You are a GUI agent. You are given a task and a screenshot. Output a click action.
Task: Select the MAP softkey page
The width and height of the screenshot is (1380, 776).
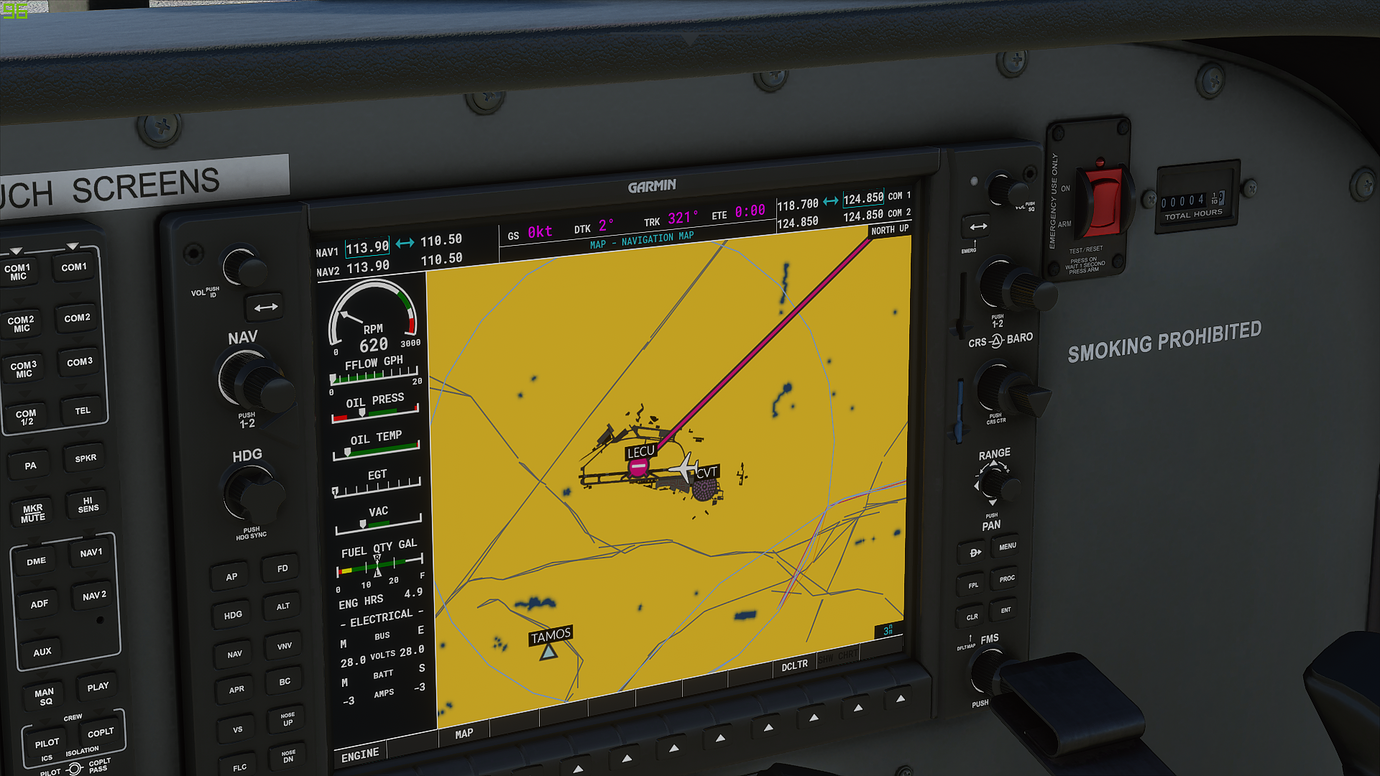click(463, 732)
